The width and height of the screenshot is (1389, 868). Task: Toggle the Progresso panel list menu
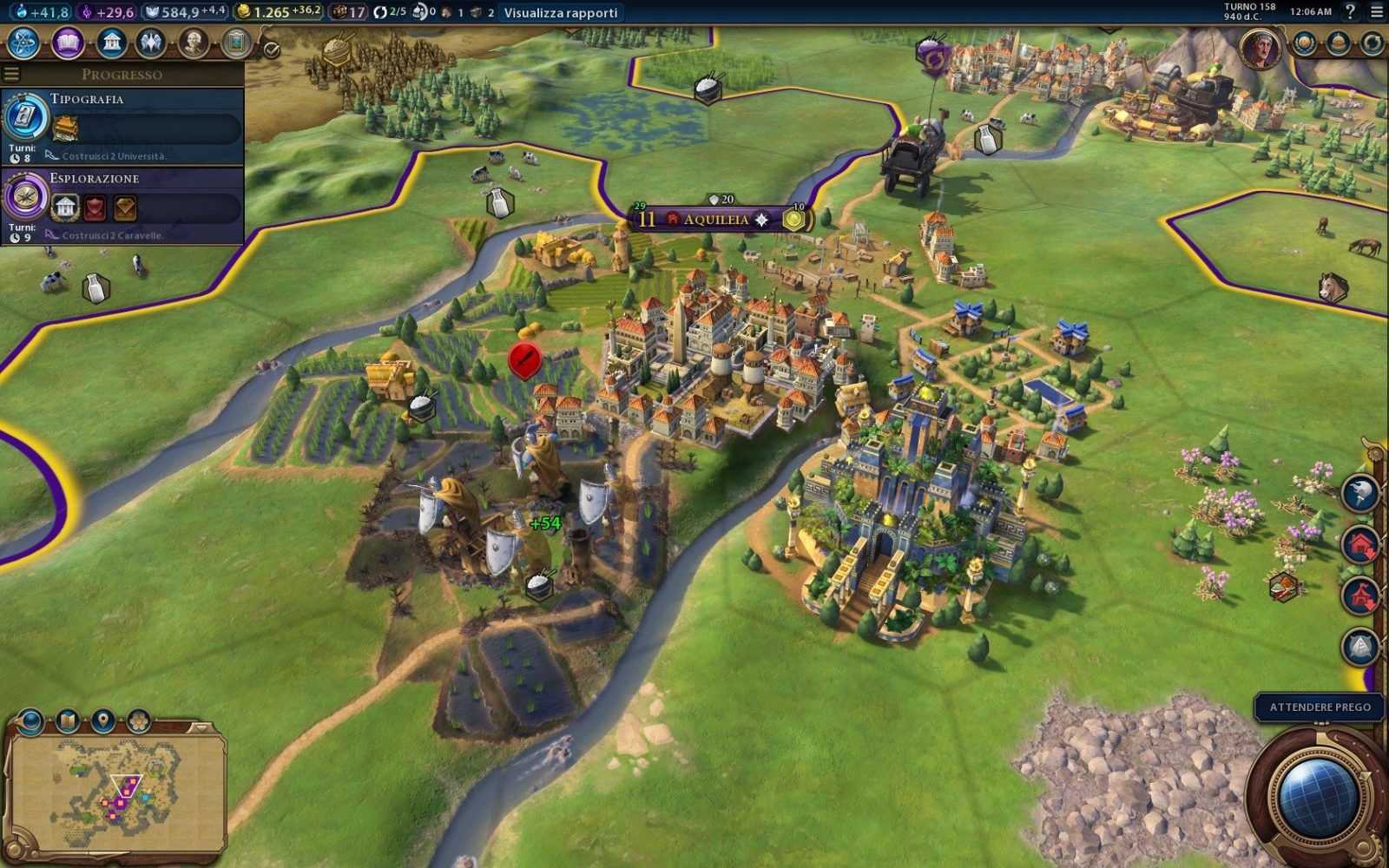[x=11, y=74]
